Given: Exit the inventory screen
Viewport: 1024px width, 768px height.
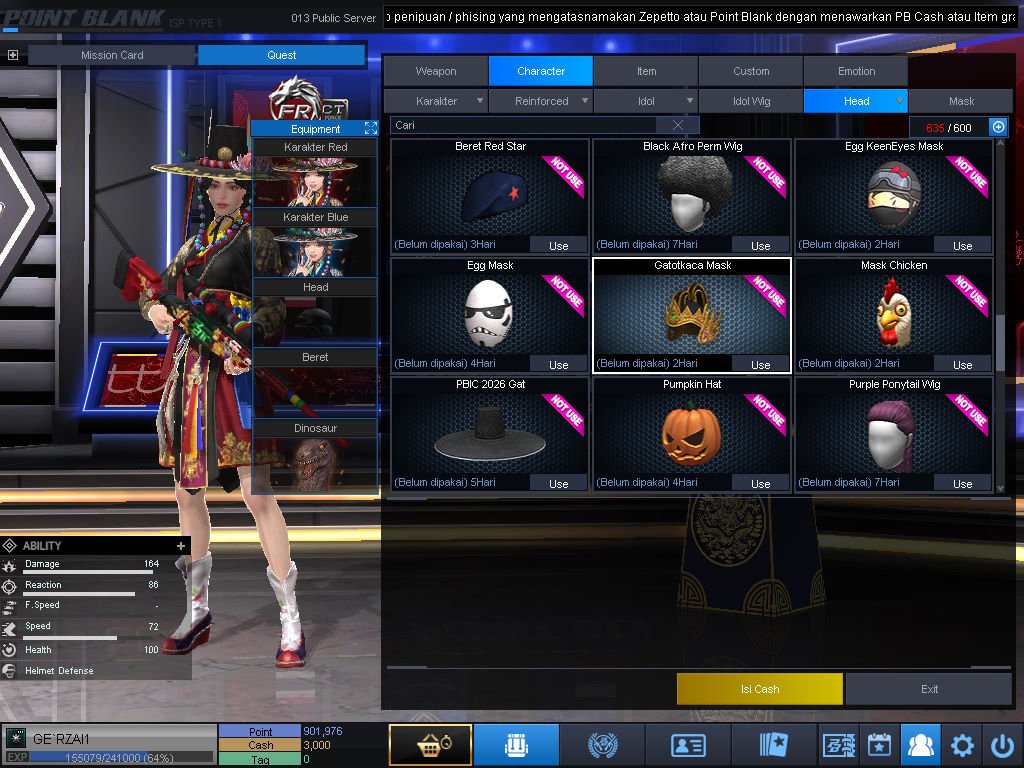Looking at the screenshot, I should (930, 689).
